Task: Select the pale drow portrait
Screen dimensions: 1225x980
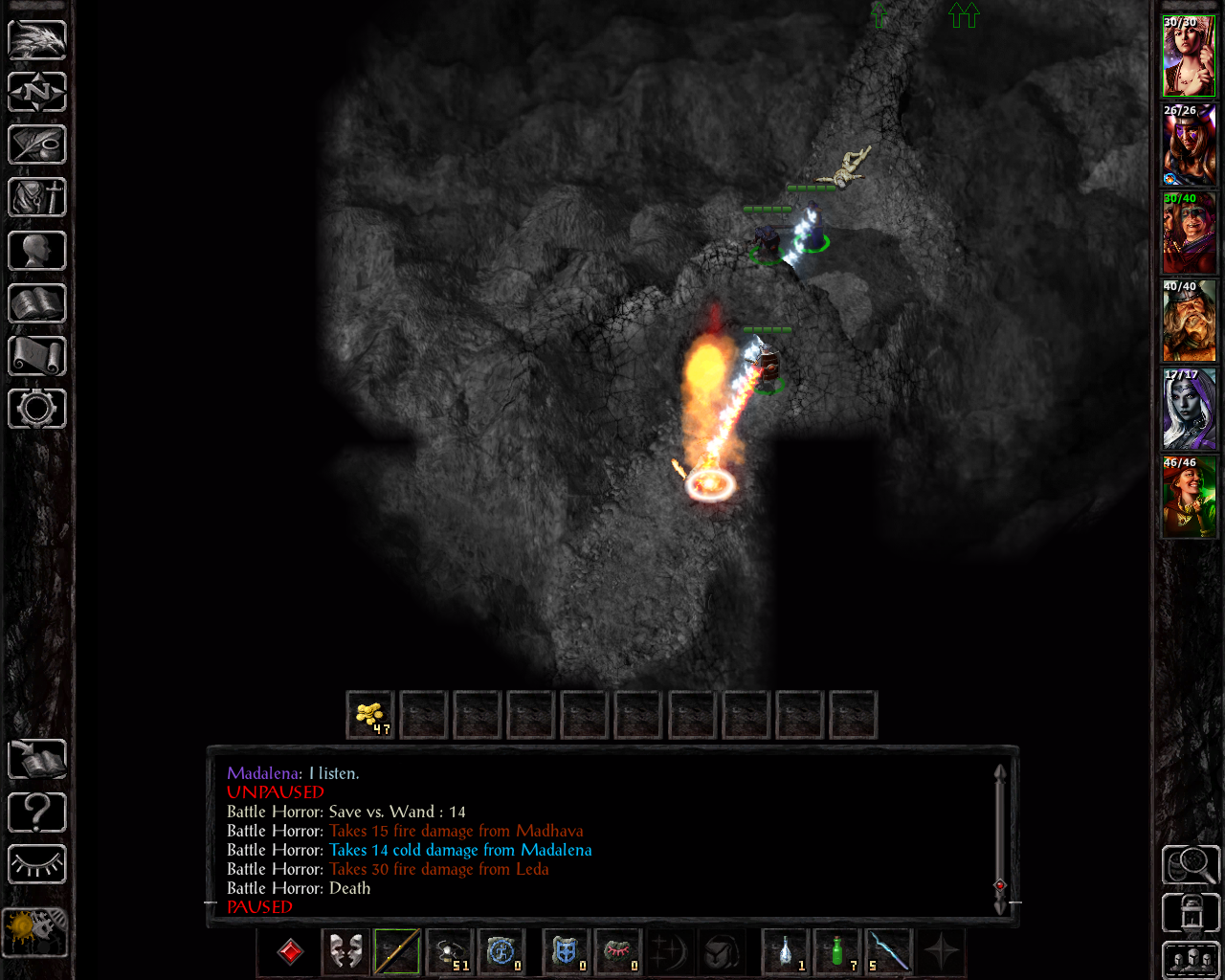Action: click(1189, 410)
